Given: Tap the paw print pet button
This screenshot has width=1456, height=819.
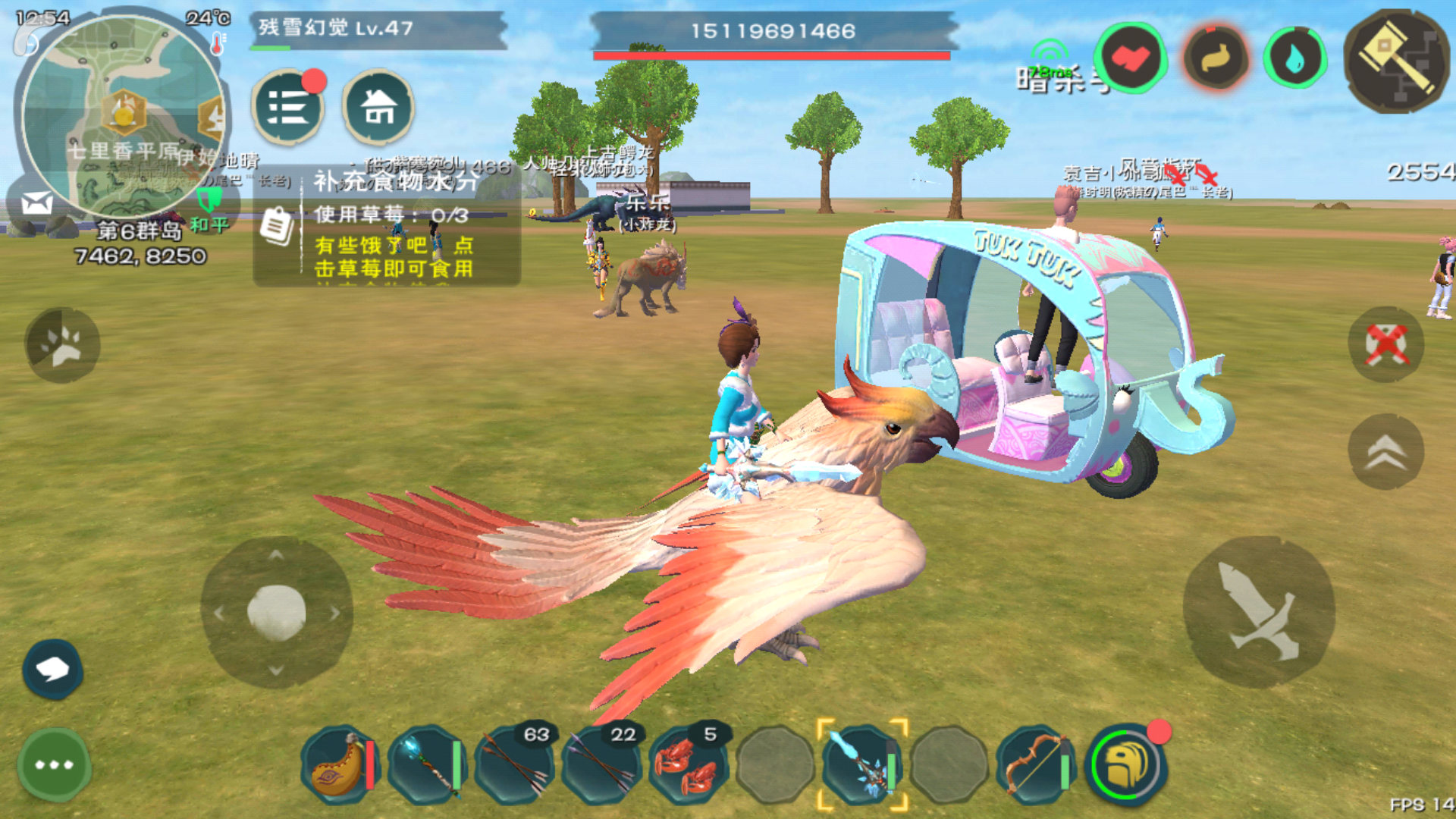Looking at the screenshot, I should [x=62, y=345].
